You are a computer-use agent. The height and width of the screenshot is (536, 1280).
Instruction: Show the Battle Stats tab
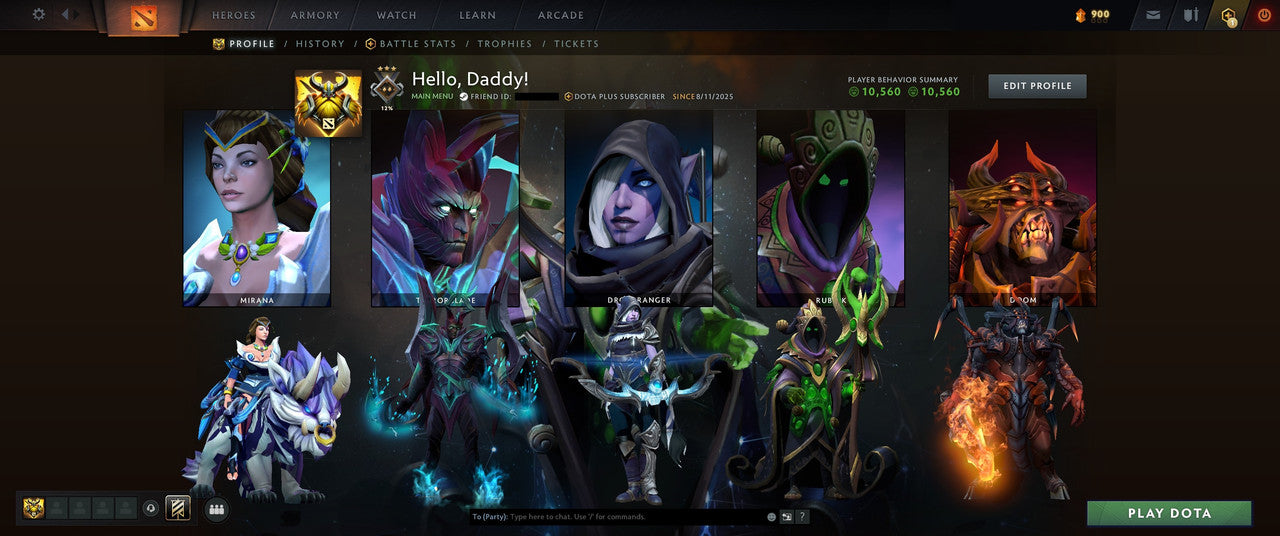tap(410, 44)
